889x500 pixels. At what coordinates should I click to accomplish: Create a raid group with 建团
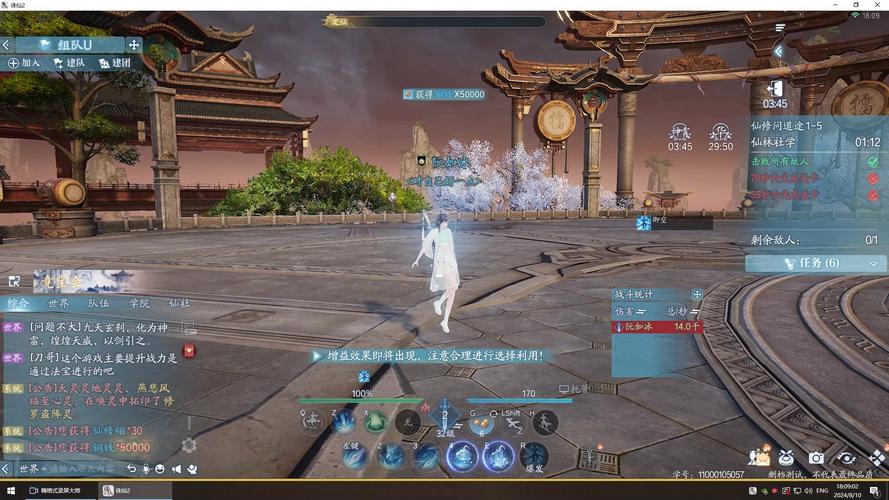pyautogui.click(x=114, y=63)
